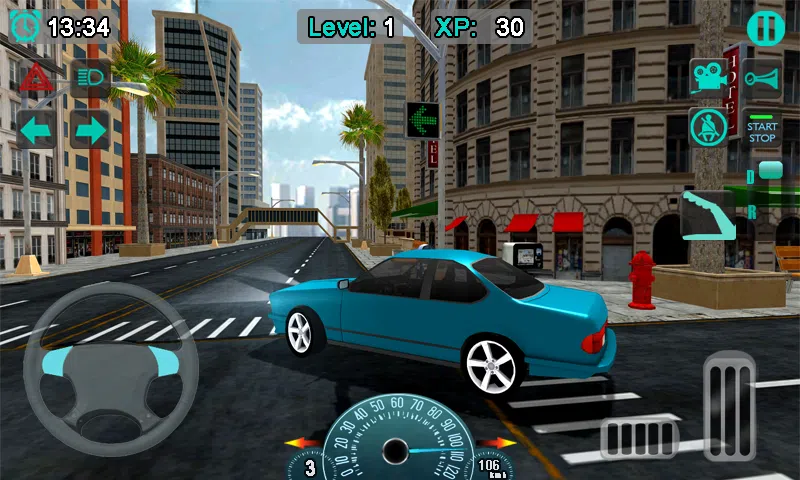800x480 pixels.
Task: Click the handbrake lever icon
Action: [x=708, y=212]
